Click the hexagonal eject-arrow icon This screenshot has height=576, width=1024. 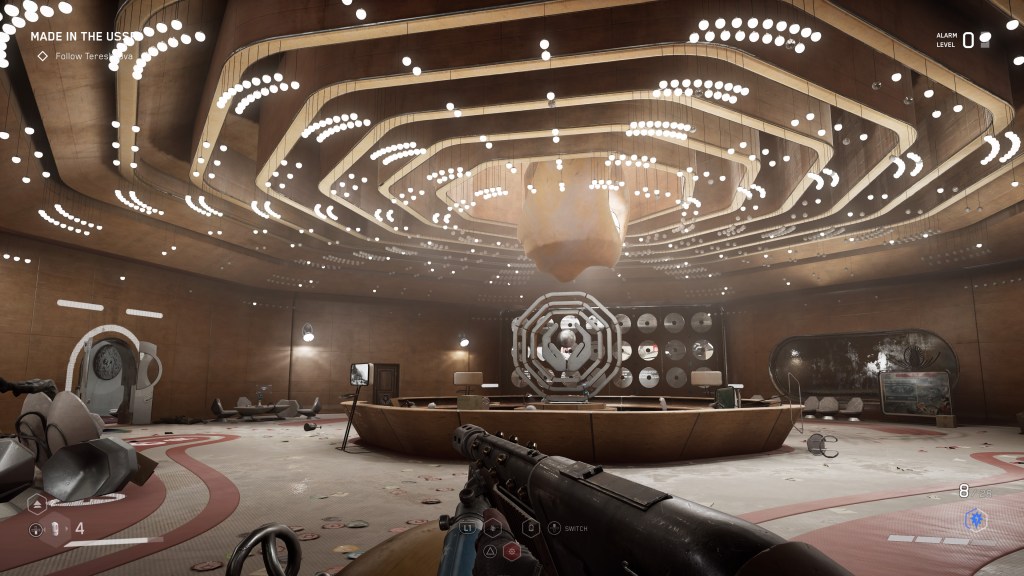37,503
